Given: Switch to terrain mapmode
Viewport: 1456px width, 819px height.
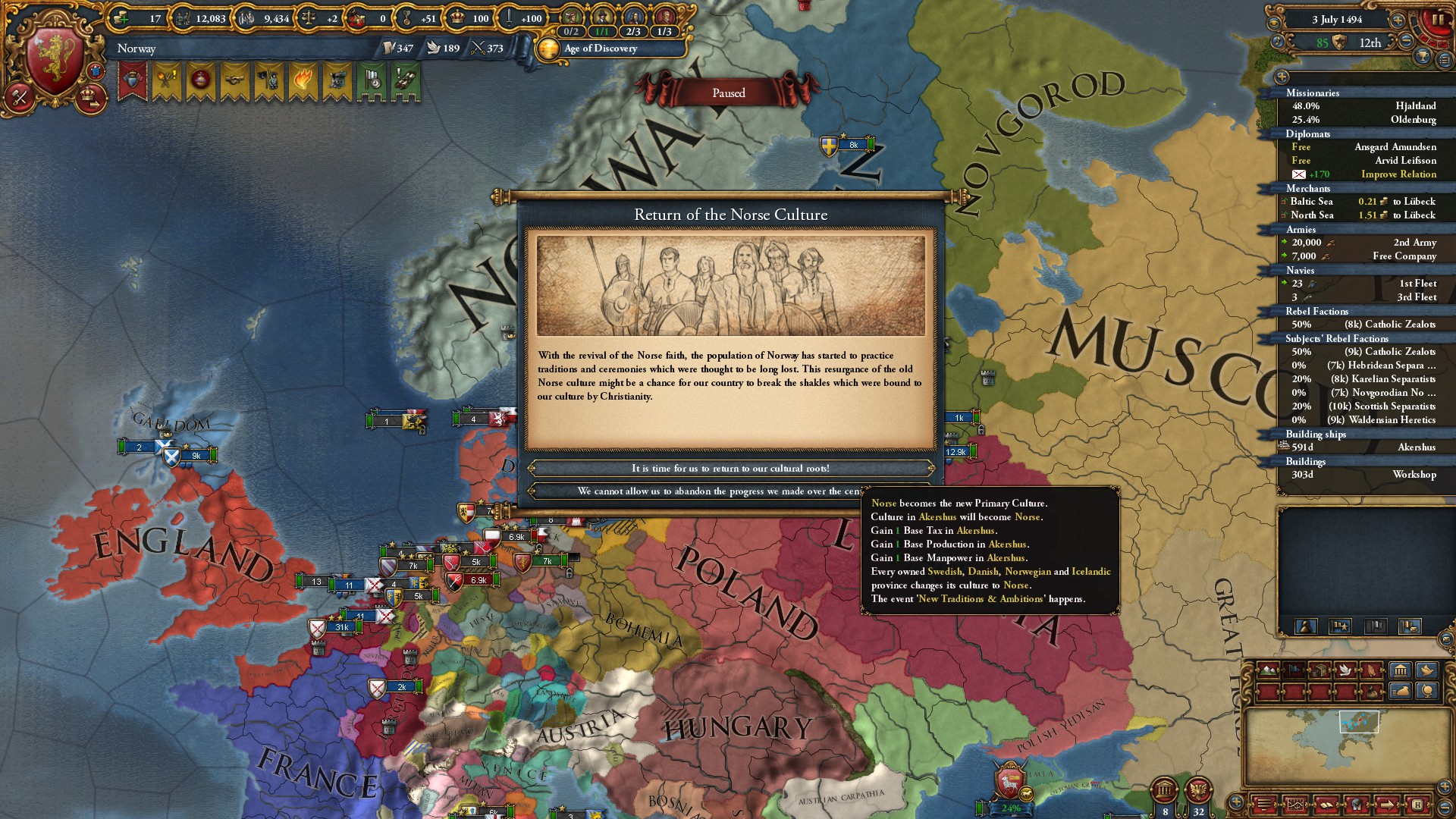Looking at the screenshot, I should [x=1268, y=670].
